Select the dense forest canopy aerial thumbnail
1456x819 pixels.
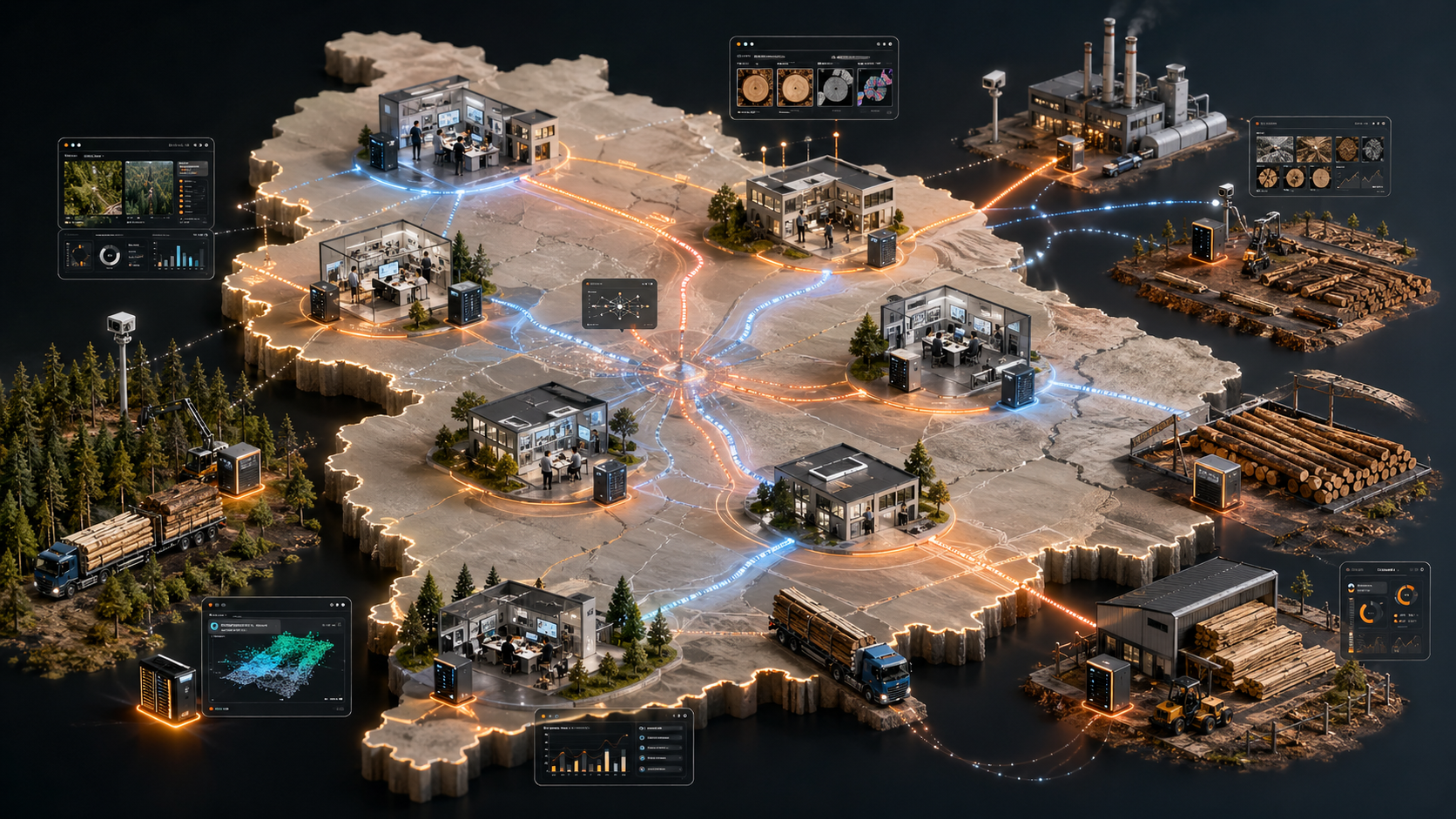(149, 189)
